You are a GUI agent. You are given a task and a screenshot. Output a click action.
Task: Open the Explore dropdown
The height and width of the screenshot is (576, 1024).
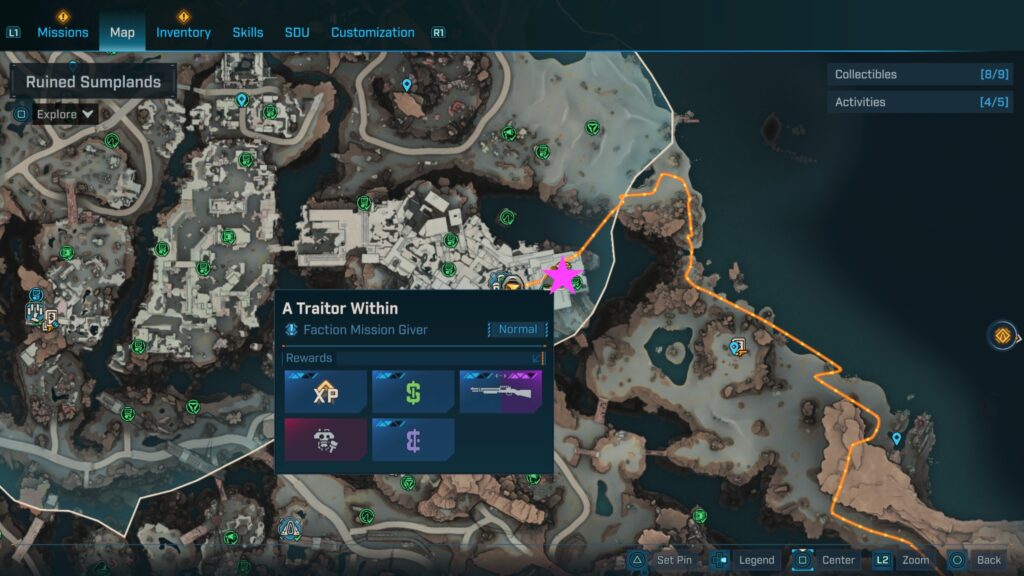pyautogui.click(x=66, y=114)
